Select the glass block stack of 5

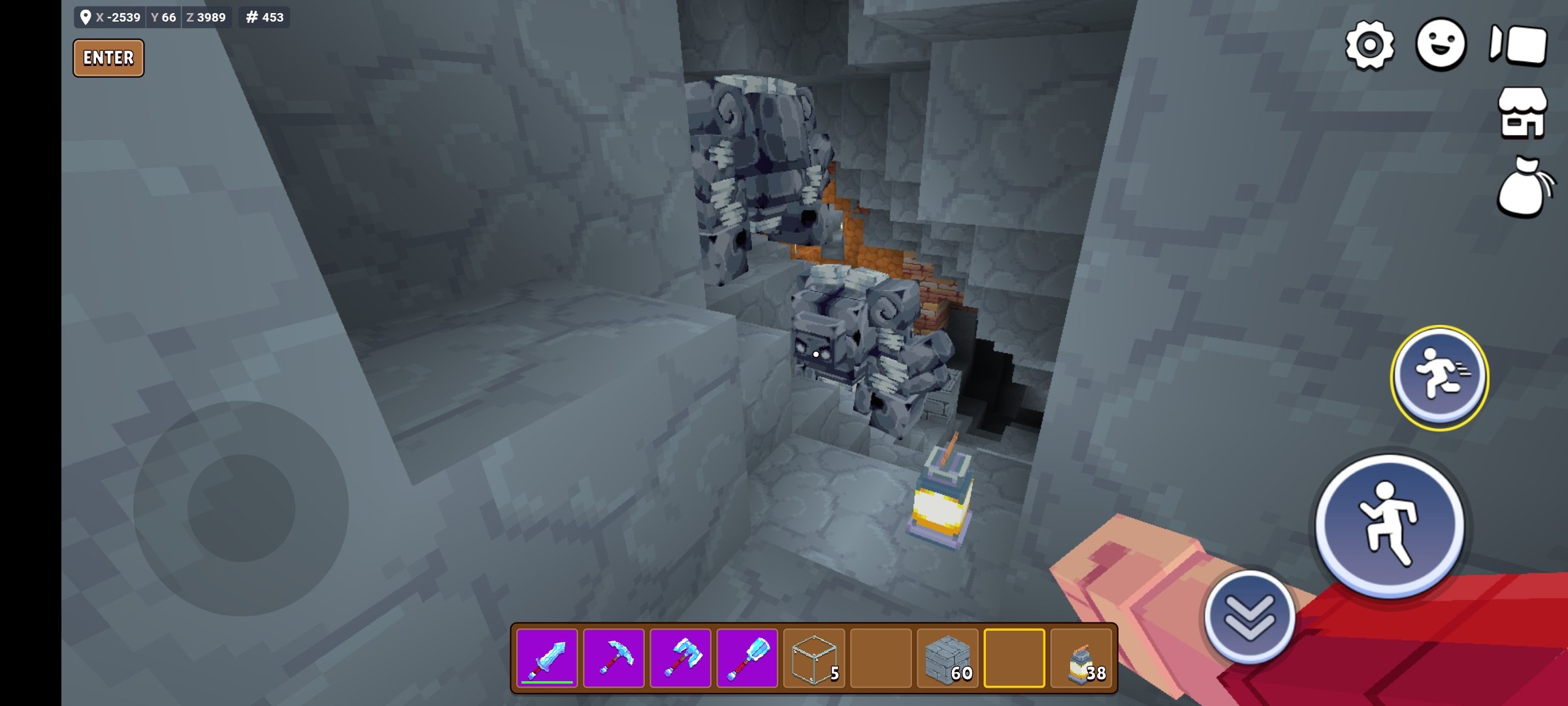[814, 658]
